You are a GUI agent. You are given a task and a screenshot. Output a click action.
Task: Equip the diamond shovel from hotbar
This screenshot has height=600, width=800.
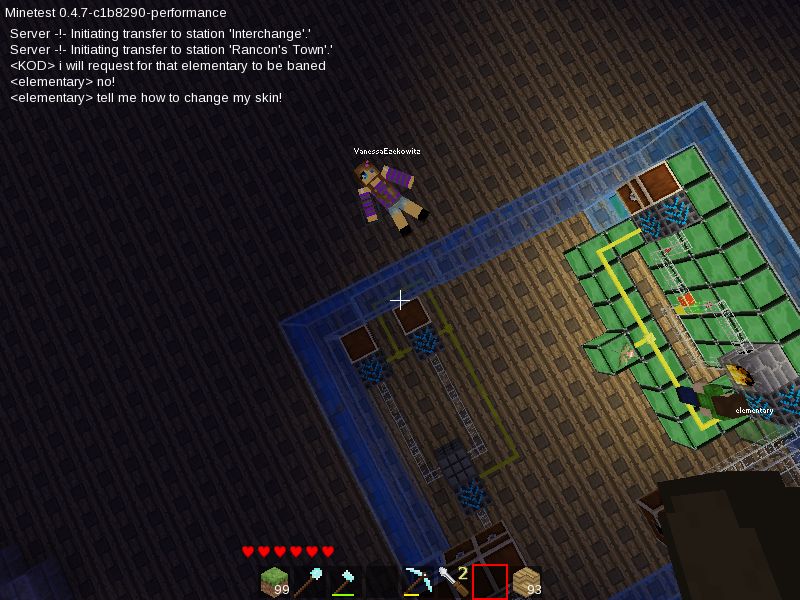pyautogui.click(x=310, y=581)
